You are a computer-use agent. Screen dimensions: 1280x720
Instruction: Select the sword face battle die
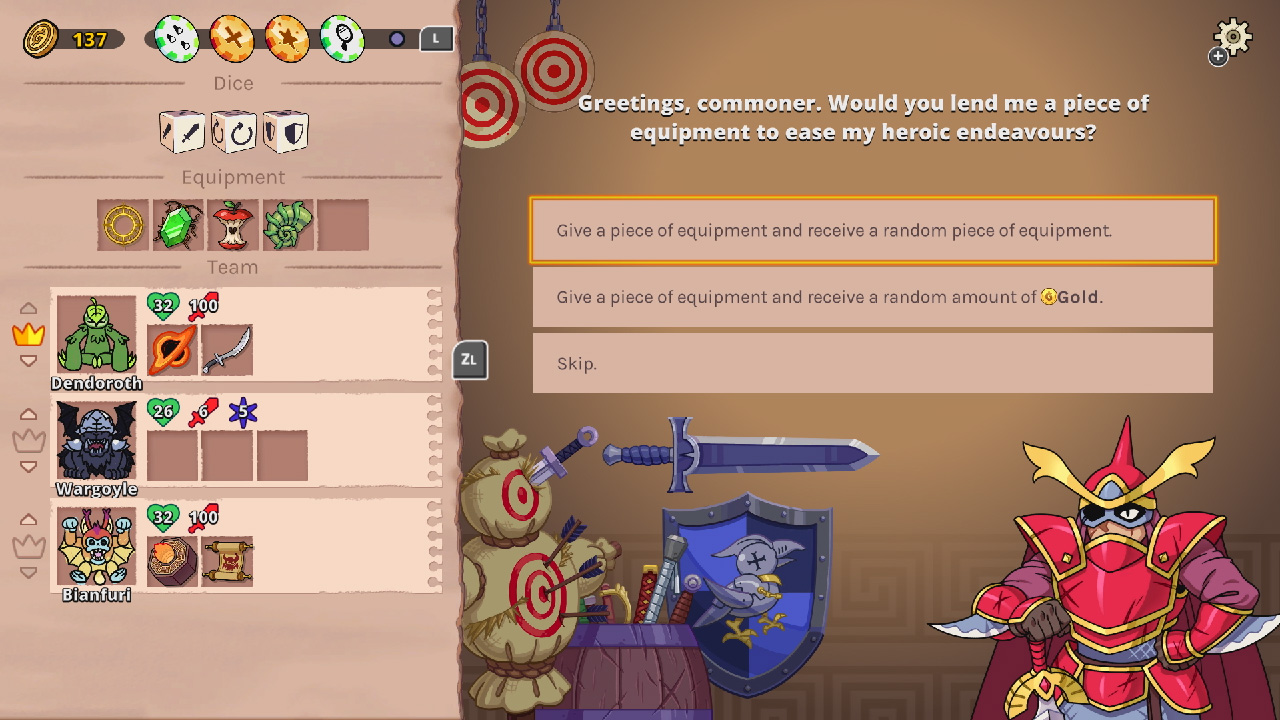coord(183,131)
